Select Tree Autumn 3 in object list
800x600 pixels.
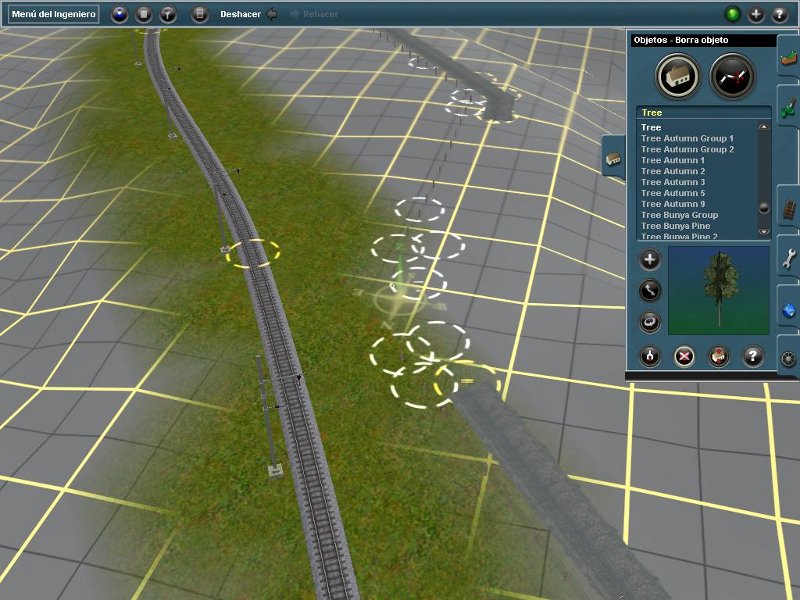click(673, 182)
